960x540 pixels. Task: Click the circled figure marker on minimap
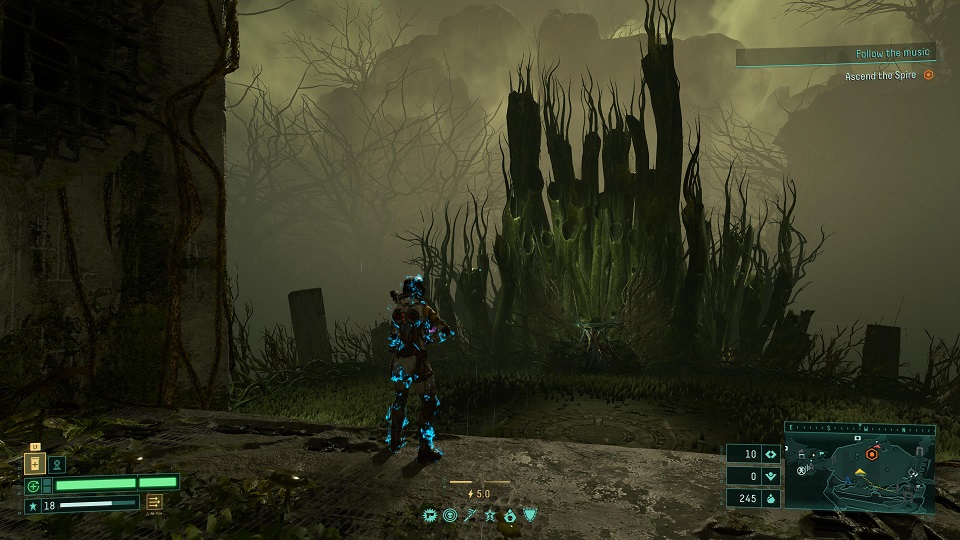pos(801,470)
